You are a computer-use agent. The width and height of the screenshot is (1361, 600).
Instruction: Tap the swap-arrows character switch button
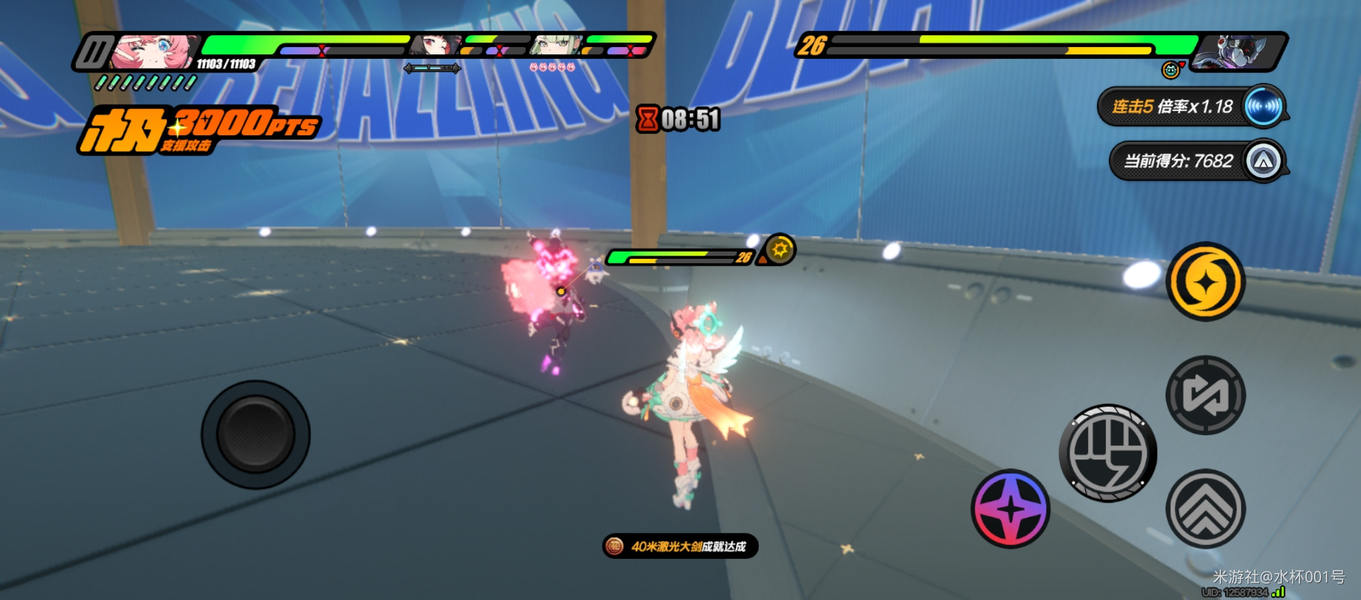tap(1205, 395)
